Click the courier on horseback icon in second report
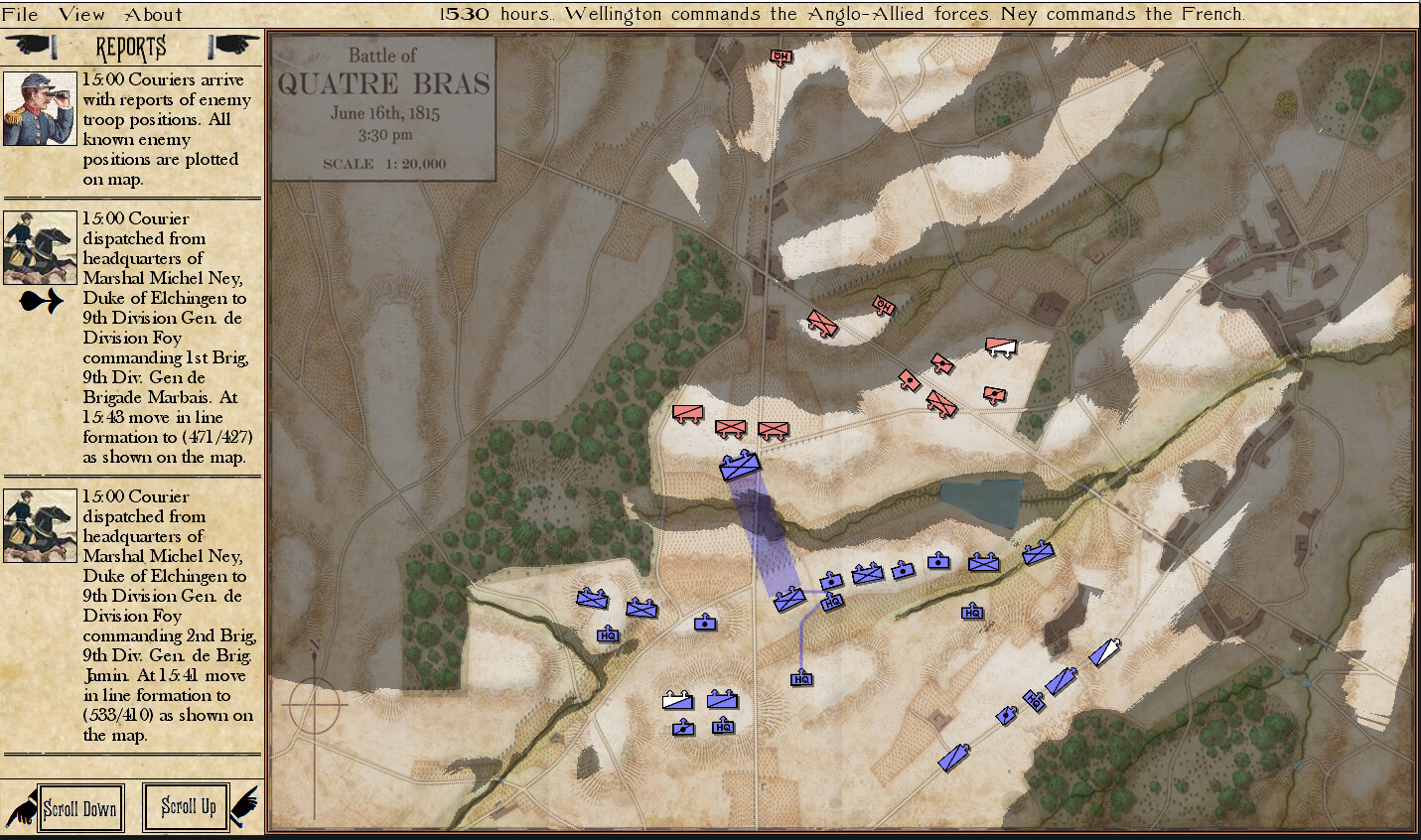Image resolution: width=1421 pixels, height=840 pixels. pos(40,246)
